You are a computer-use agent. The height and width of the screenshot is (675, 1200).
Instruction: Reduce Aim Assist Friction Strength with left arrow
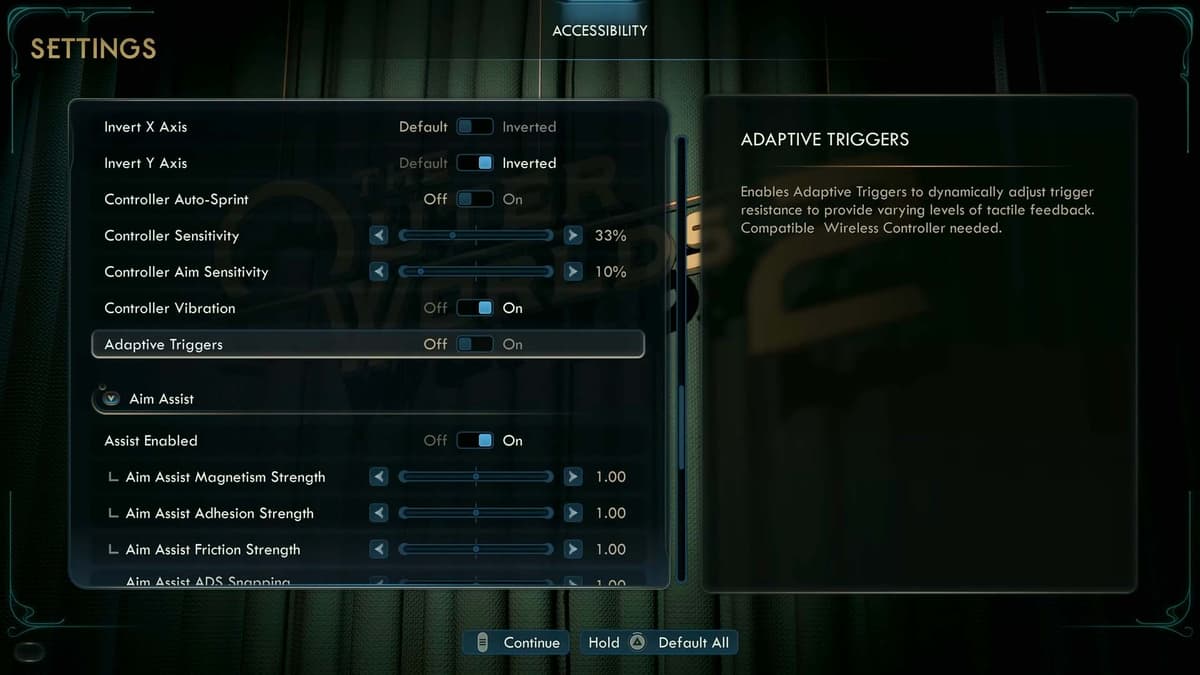[x=379, y=549]
